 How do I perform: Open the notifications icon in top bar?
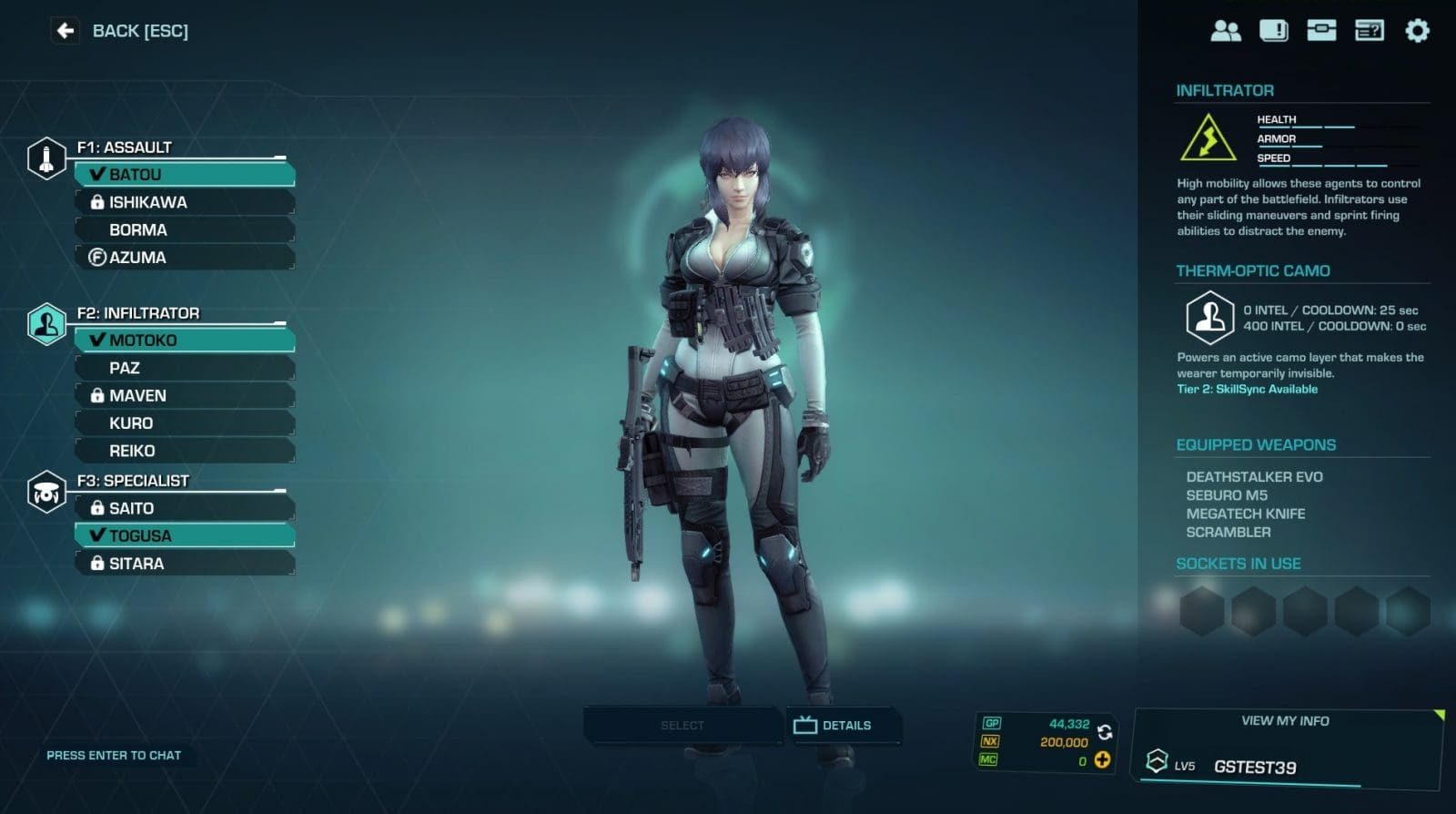[x=1274, y=30]
